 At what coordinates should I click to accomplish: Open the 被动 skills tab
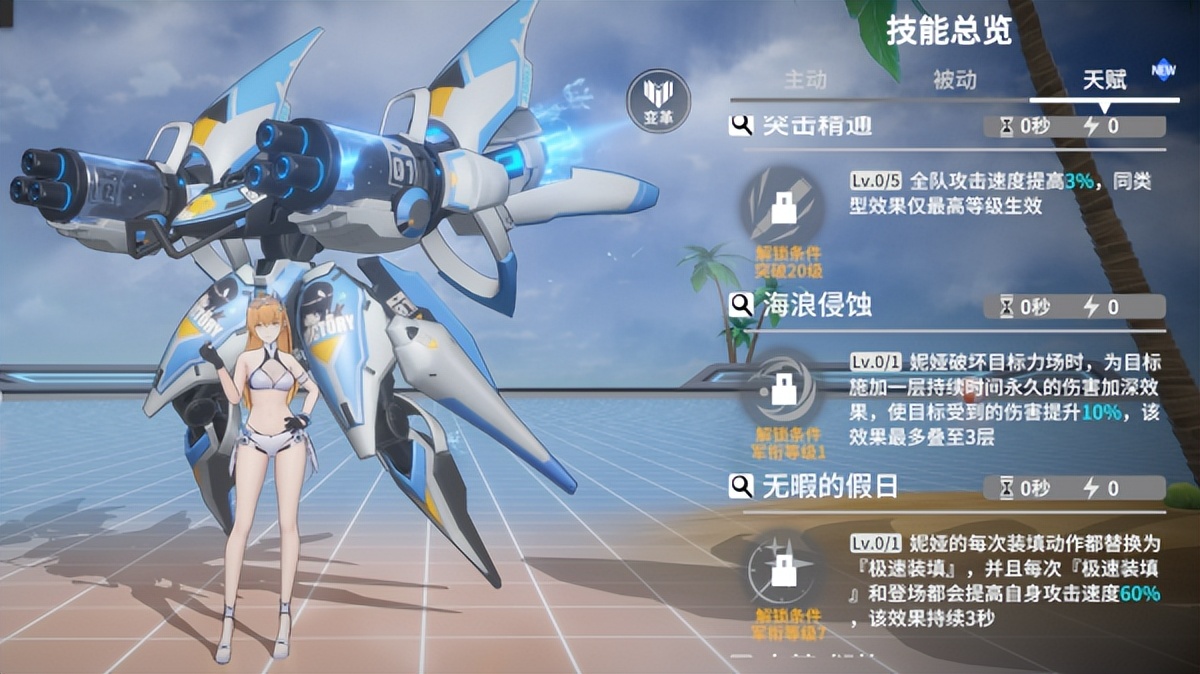(954, 79)
